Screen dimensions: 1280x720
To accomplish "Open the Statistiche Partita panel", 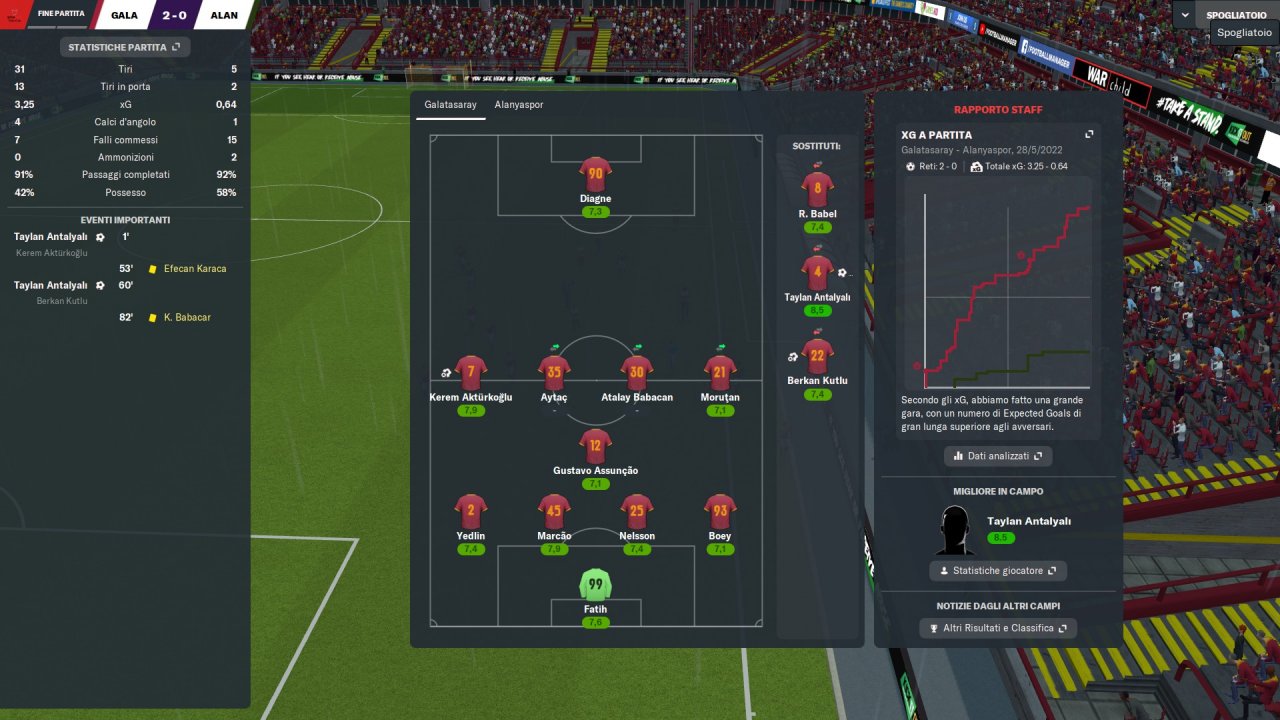I will [x=124, y=47].
